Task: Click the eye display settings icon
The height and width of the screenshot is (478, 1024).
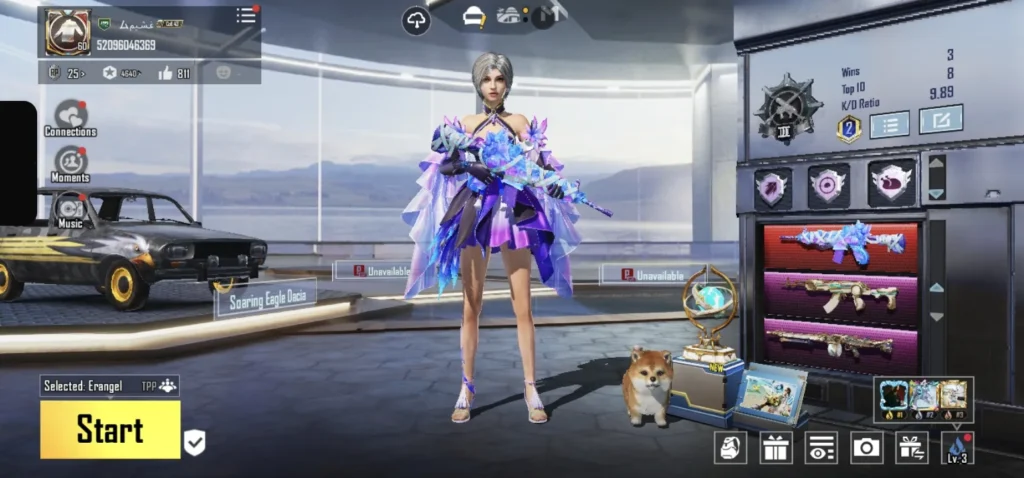Action: [x=821, y=447]
